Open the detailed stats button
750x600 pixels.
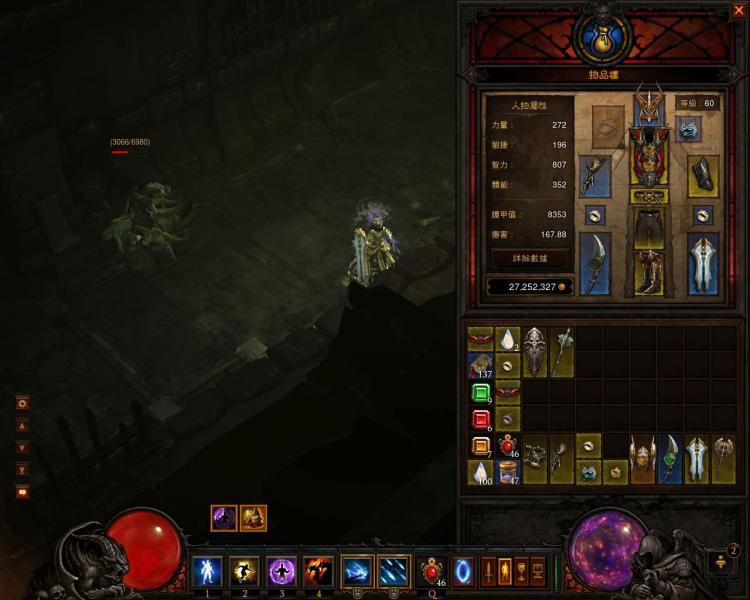529,258
